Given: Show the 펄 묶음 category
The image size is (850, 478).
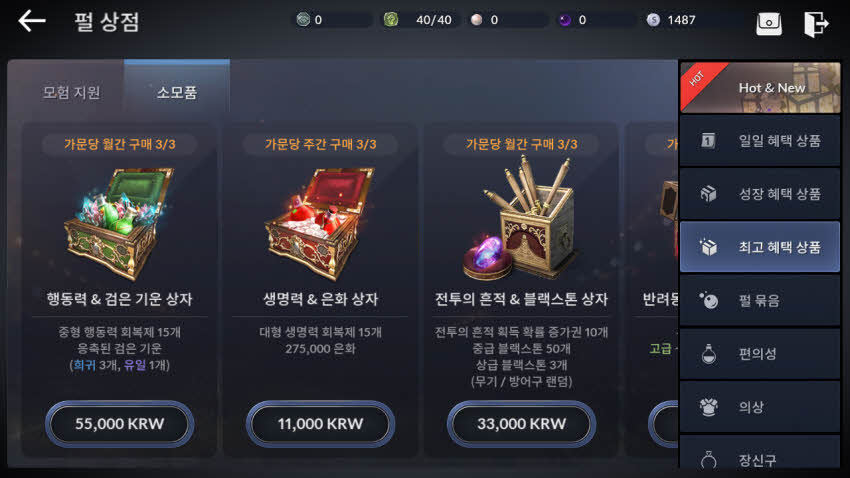Looking at the screenshot, I should pos(760,300).
